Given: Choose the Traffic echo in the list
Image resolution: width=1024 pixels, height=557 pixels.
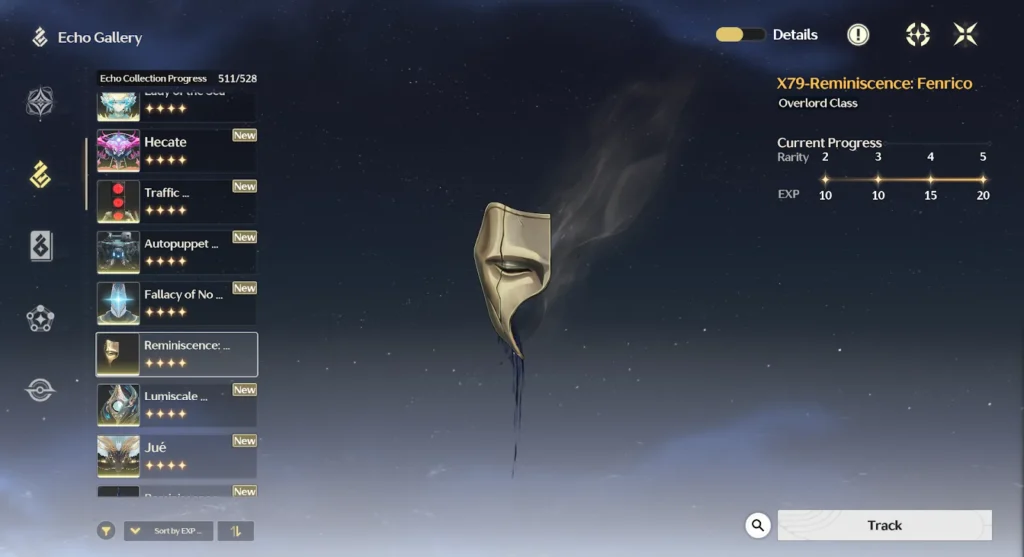Looking at the screenshot, I should pyautogui.click(x=176, y=201).
